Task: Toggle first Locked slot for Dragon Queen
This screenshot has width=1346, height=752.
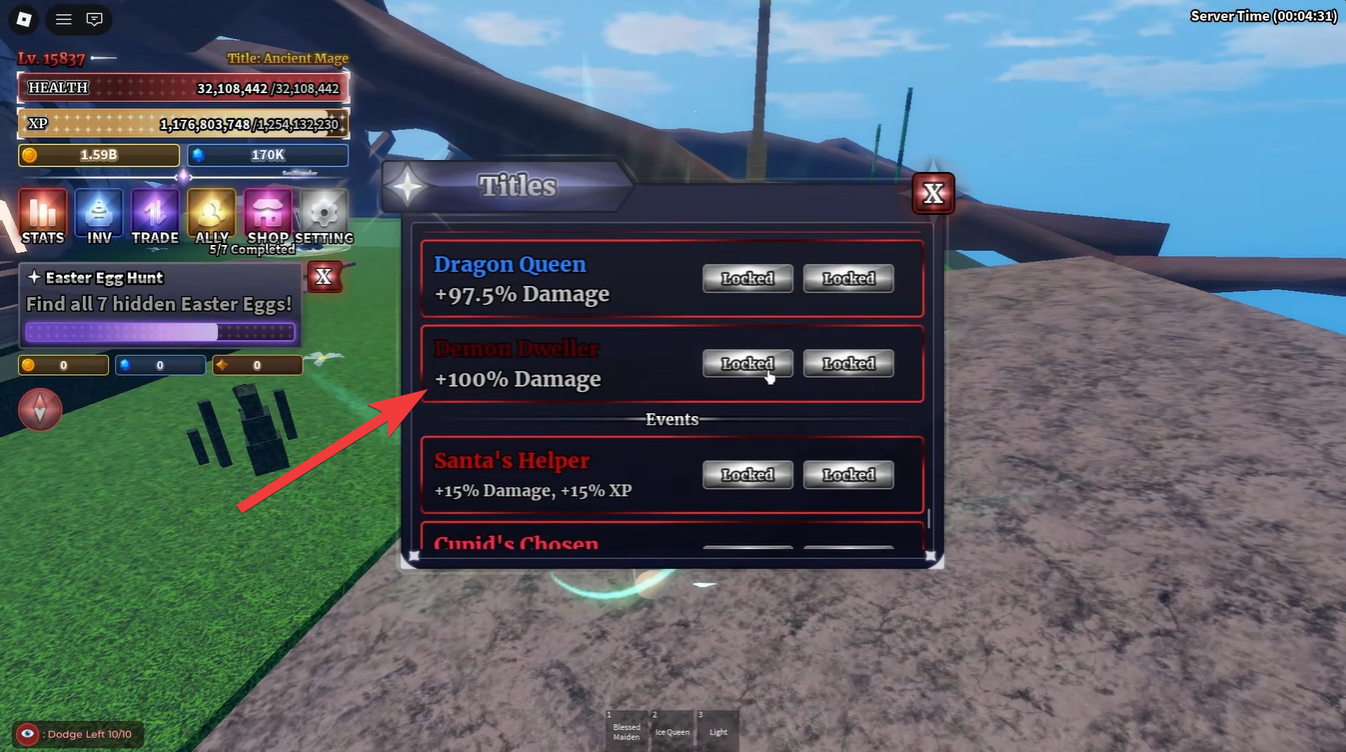Action: tap(747, 278)
